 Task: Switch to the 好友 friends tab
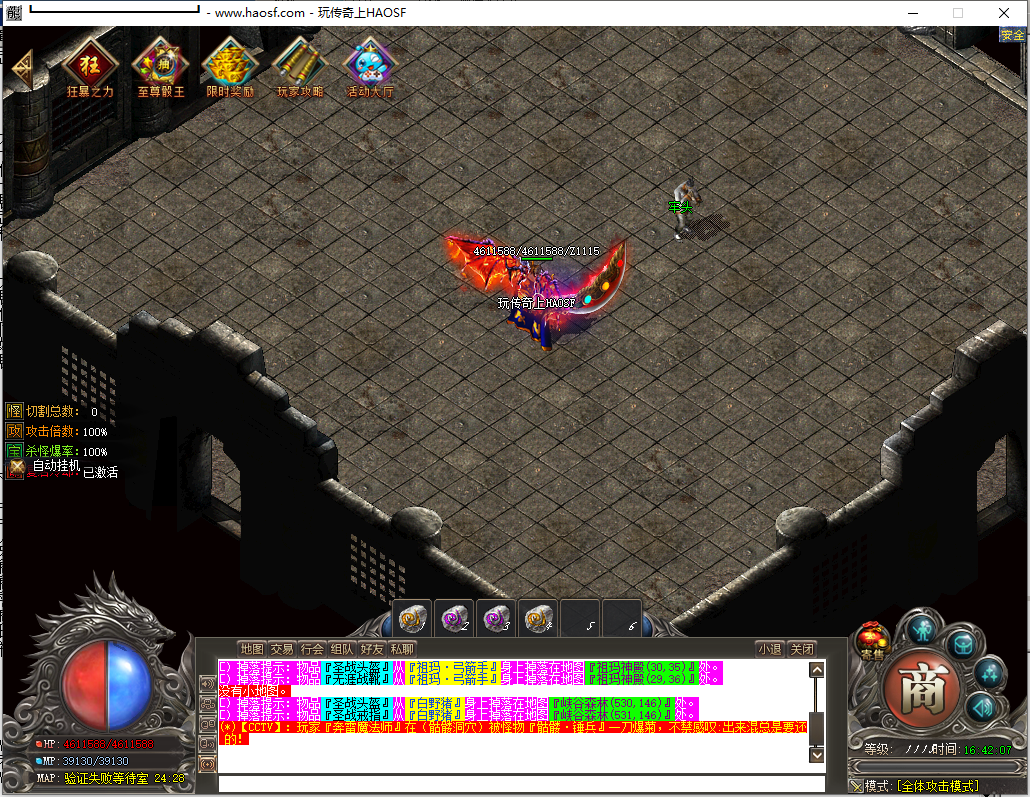tap(372, 649)
